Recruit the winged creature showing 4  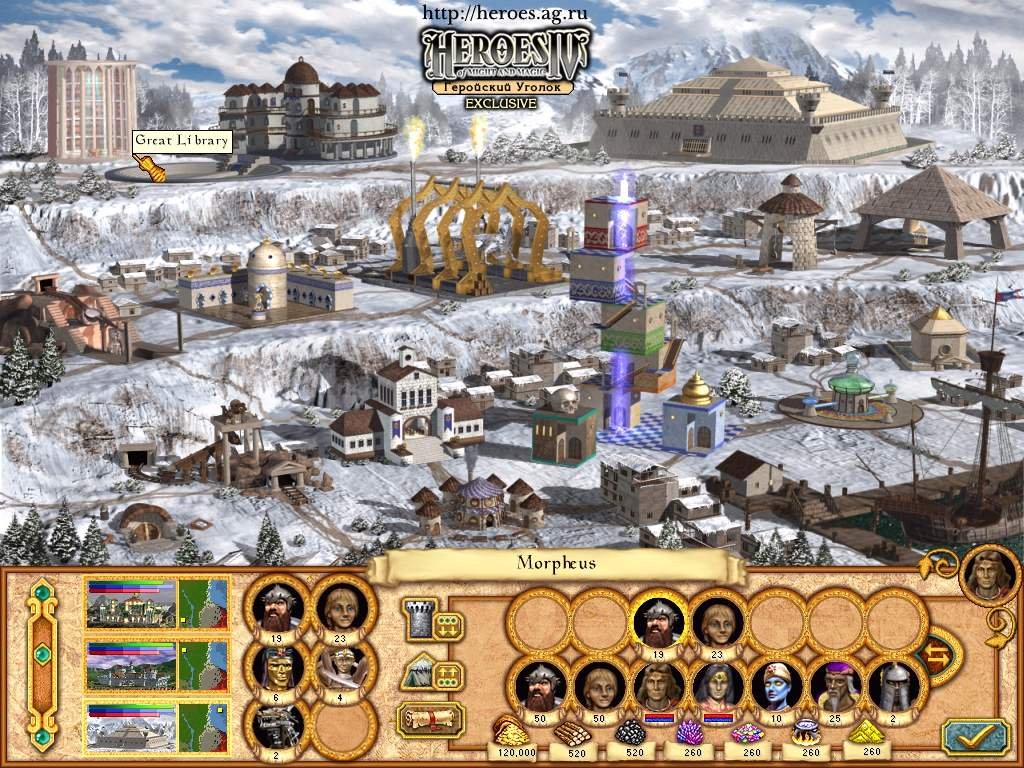pyautogui.click(x=342, y=668)
